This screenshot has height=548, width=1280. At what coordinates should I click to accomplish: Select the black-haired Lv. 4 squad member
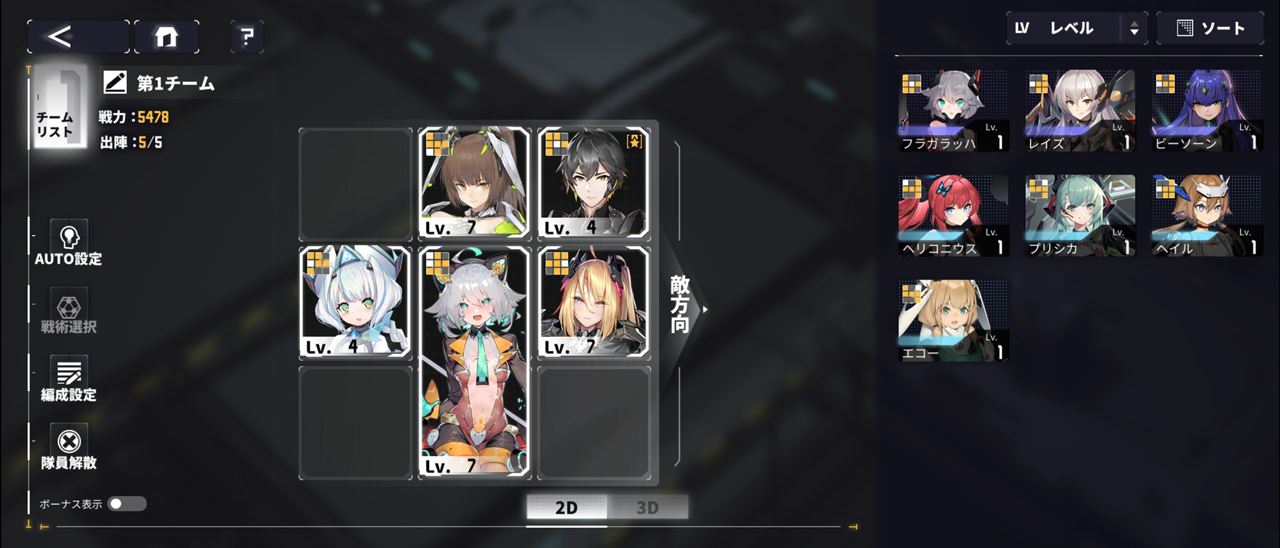tap(593, 184)
